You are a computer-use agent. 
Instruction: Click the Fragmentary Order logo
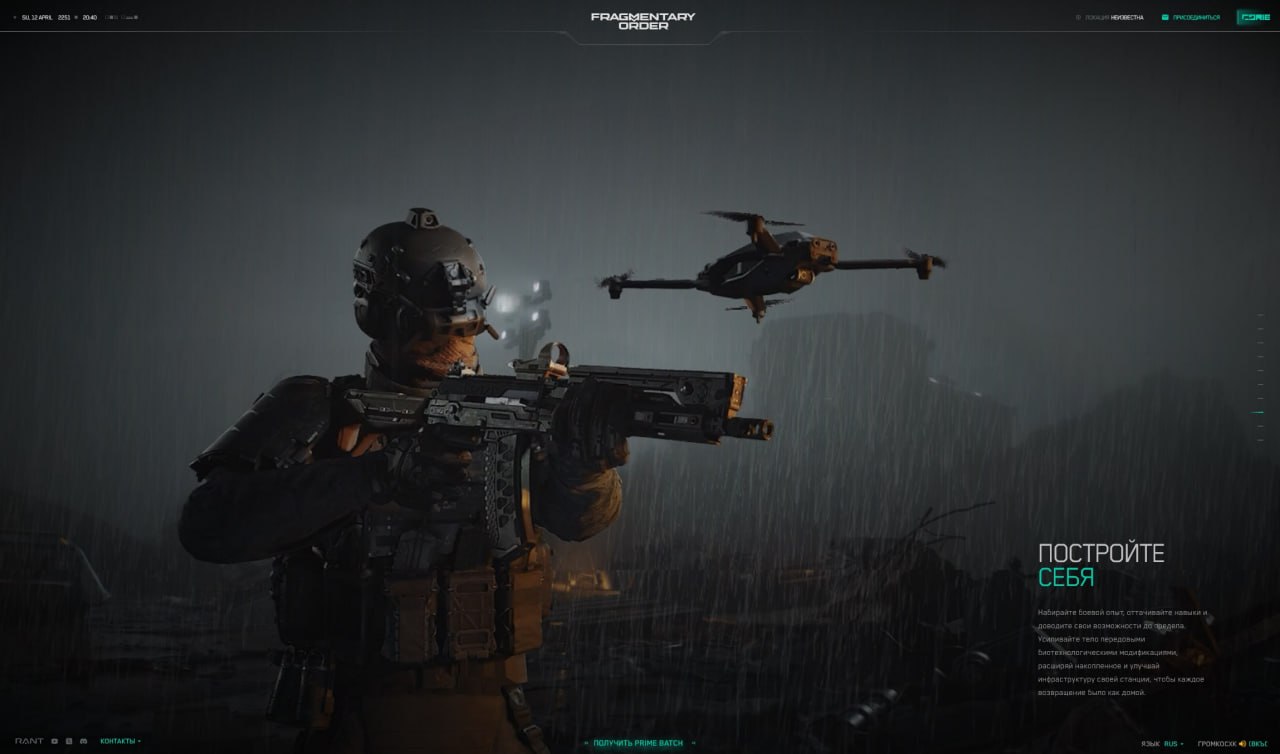click(x=642, y=20)
